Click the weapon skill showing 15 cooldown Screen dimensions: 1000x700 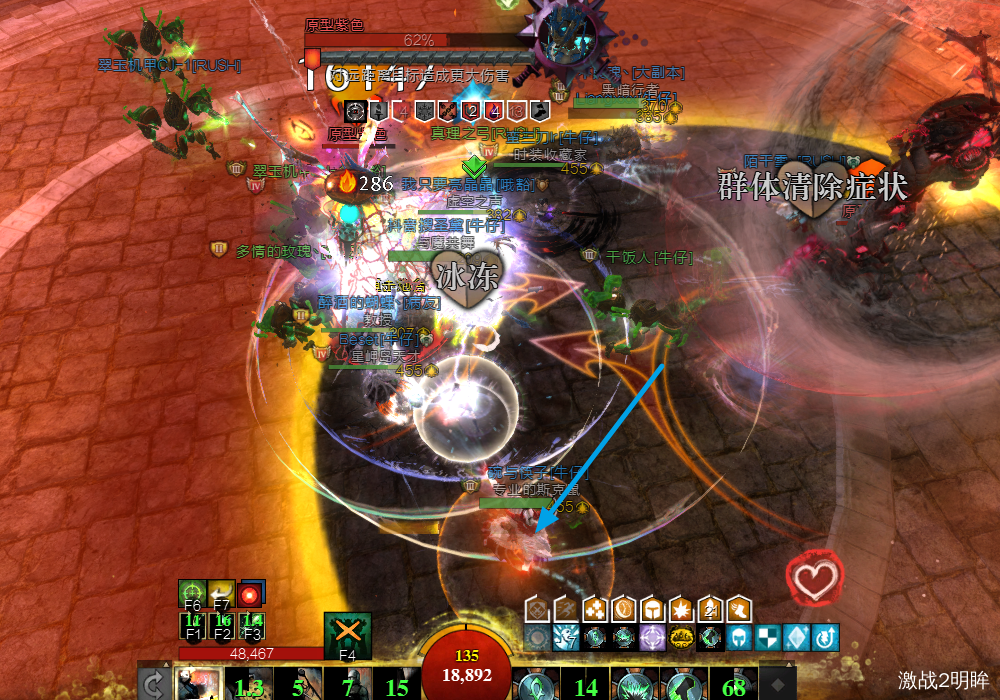coord(397,685)
